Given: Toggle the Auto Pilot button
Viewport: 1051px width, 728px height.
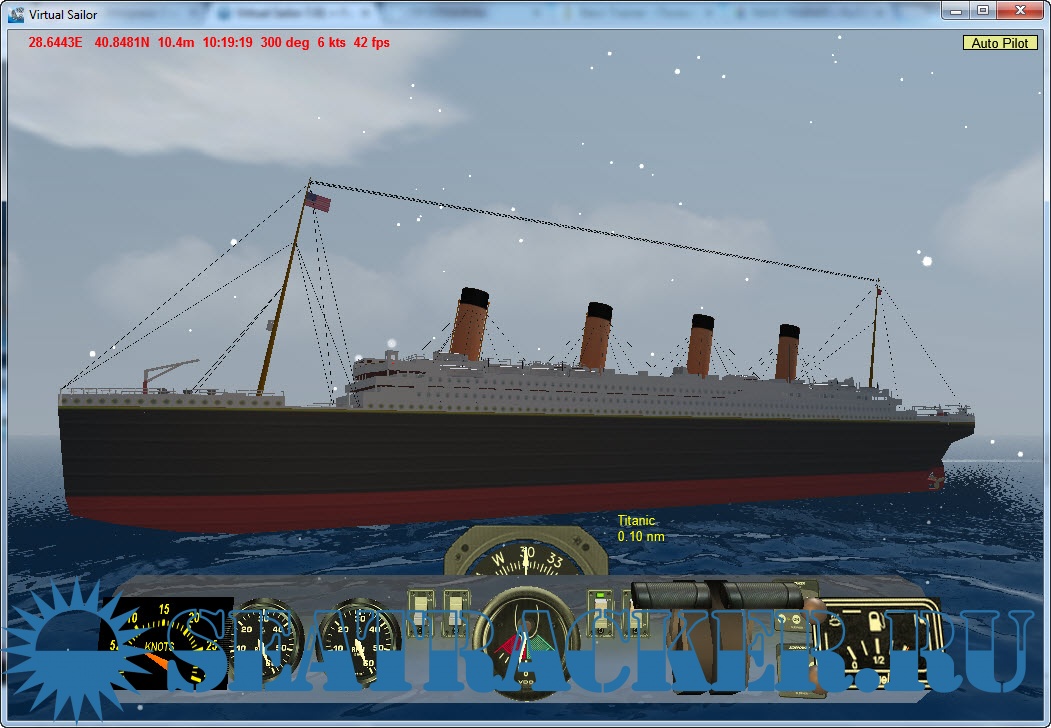Looking at the screenshot, I should (x=1000, y=43).
